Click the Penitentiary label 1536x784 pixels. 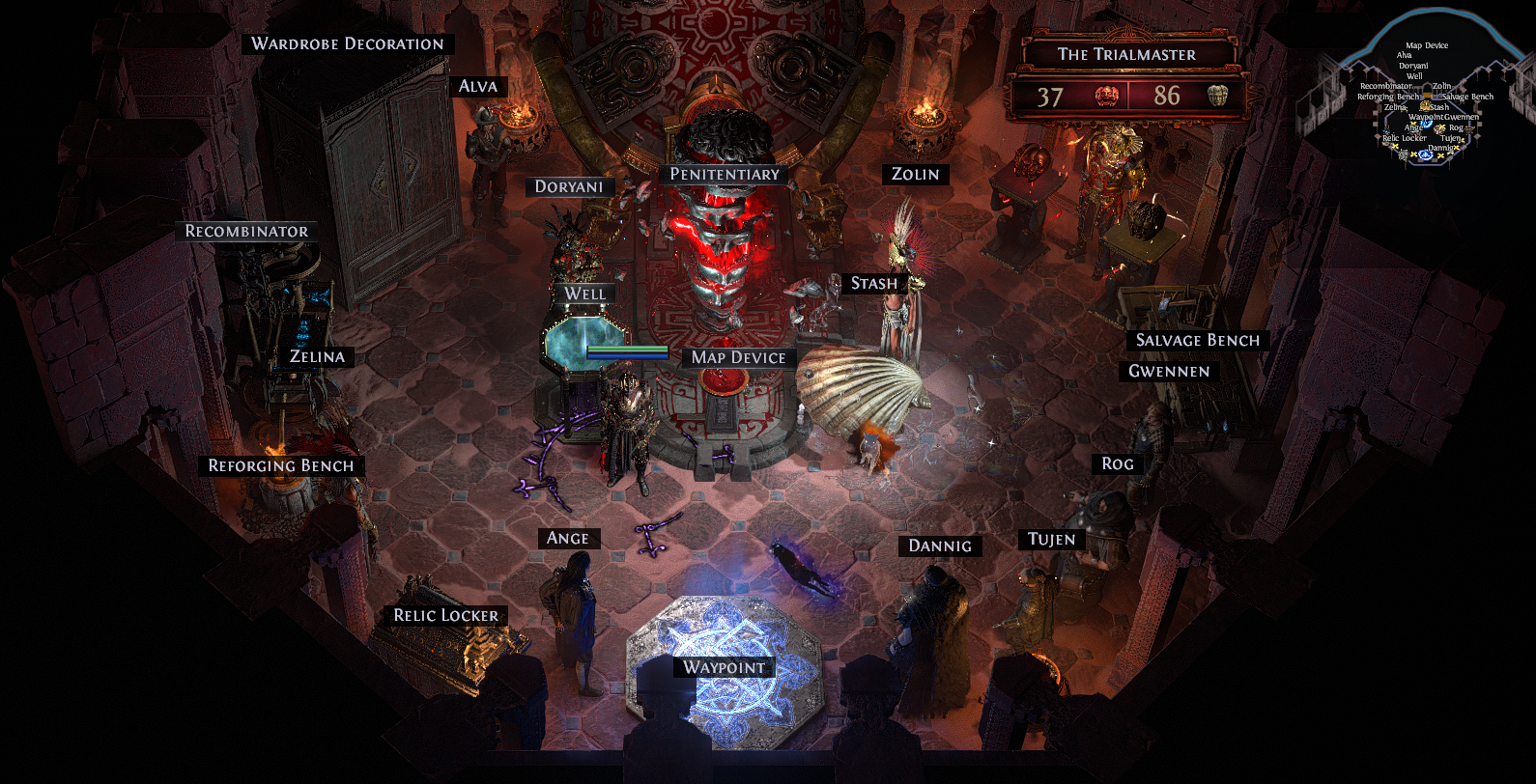click(725, 174)
